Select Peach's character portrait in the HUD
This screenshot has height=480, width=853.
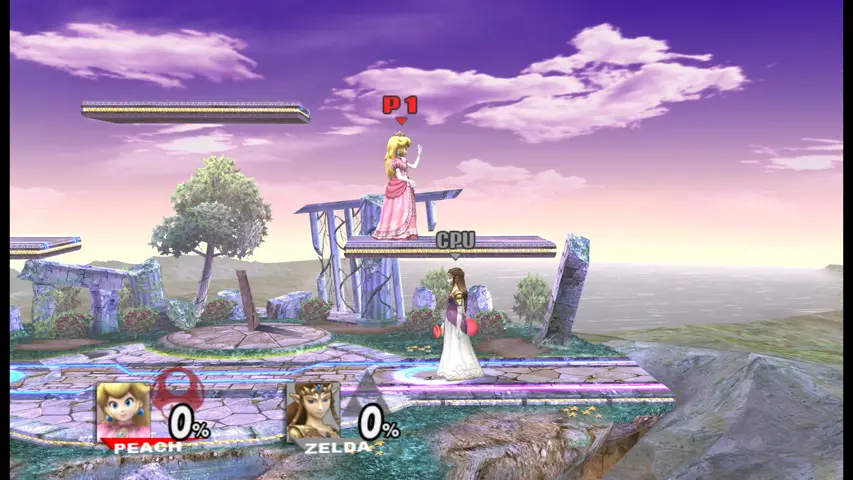pos(123,410)
